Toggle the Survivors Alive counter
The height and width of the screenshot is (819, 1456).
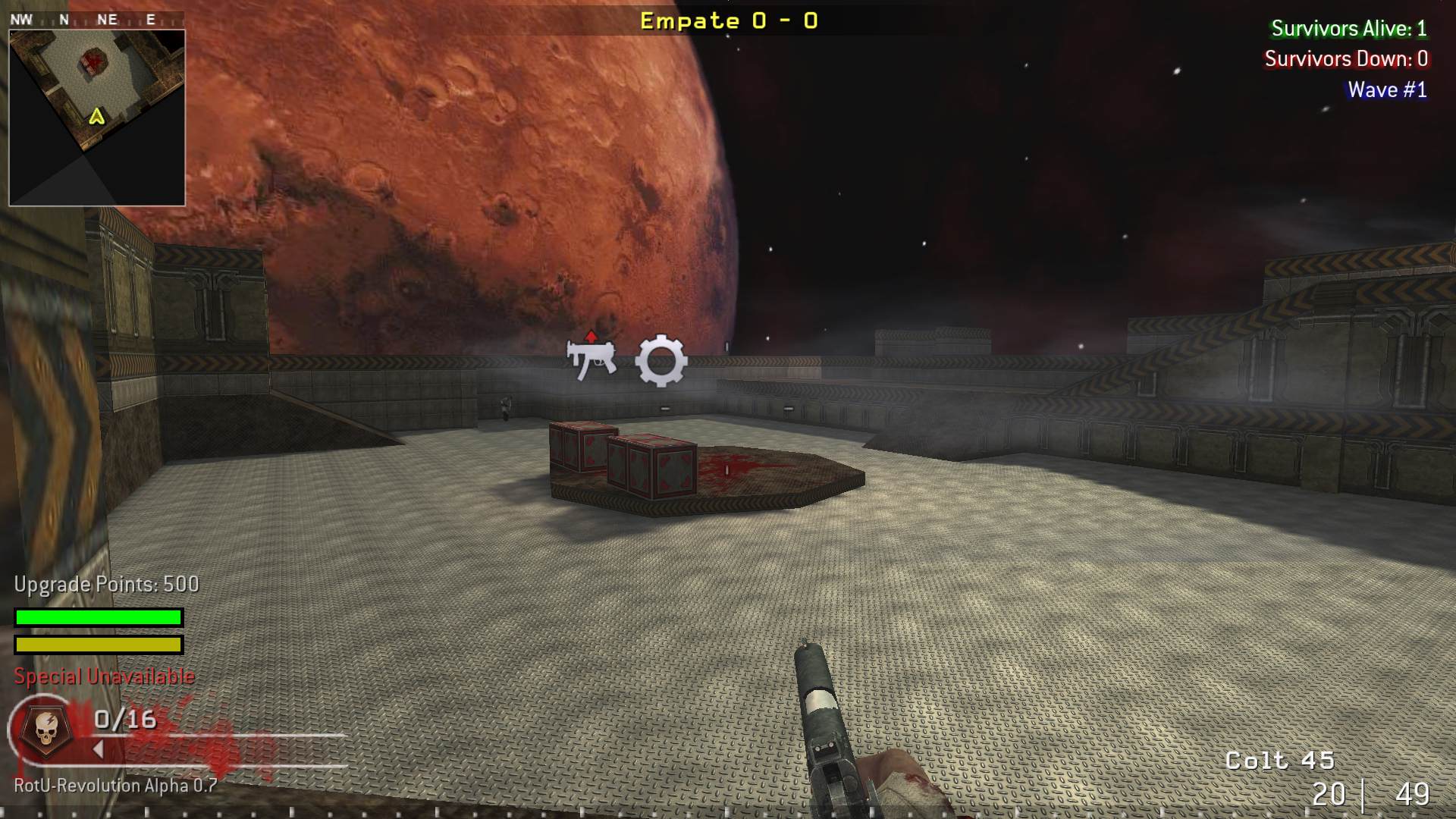coord(1349,30)
